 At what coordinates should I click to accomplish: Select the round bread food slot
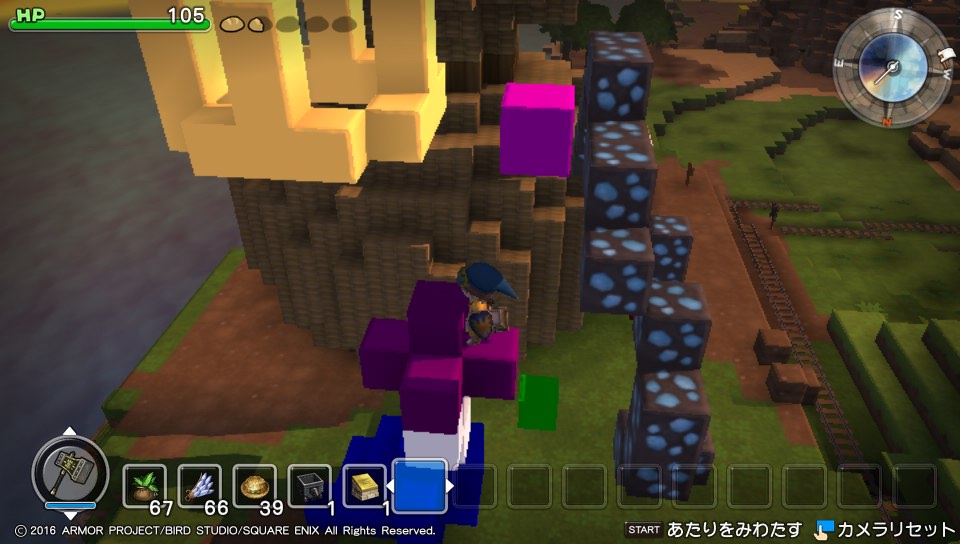click(254, 486)
